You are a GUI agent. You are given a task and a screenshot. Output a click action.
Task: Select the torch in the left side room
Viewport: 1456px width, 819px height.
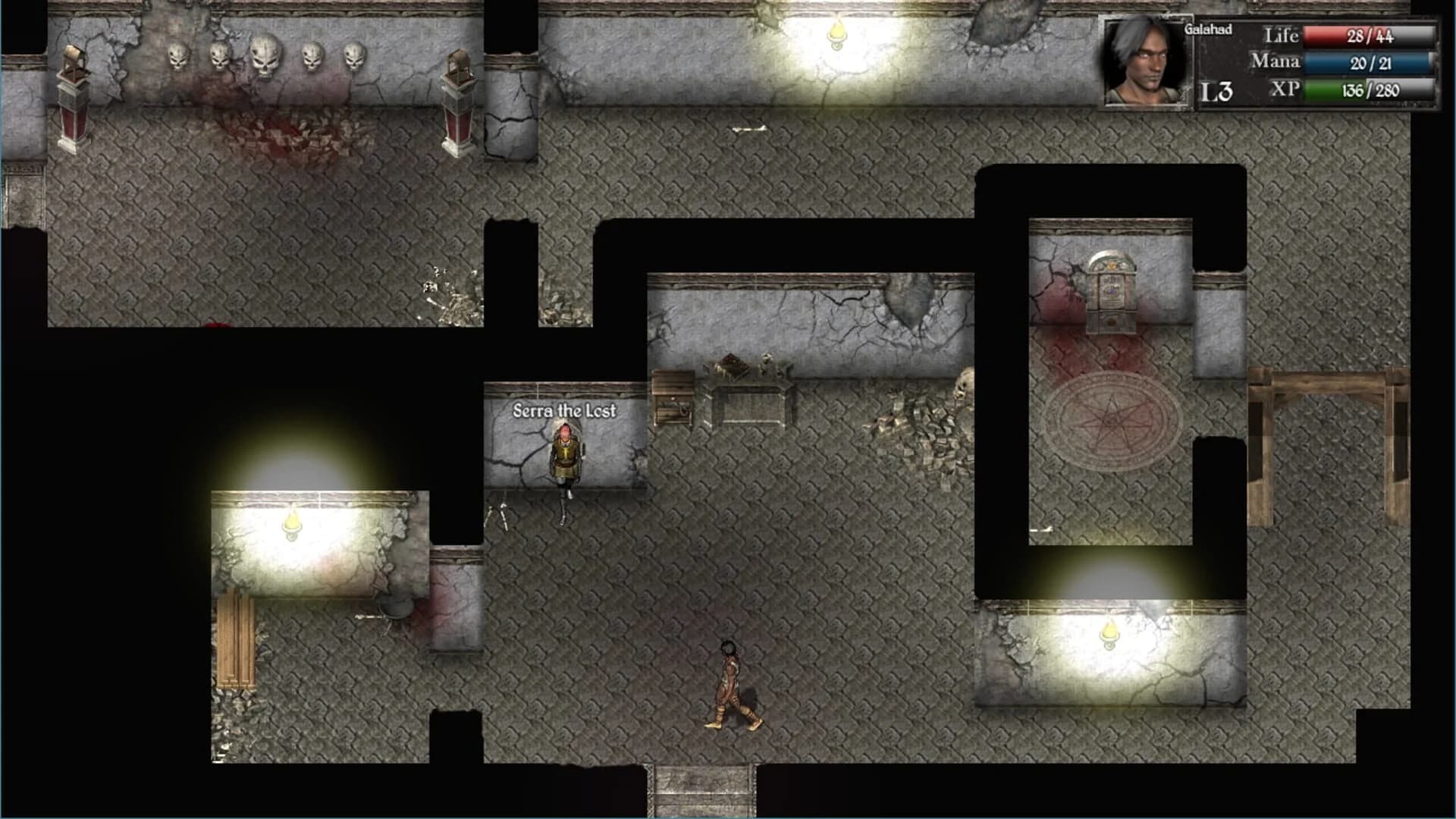pyautogui.click(x=292, y=520)
